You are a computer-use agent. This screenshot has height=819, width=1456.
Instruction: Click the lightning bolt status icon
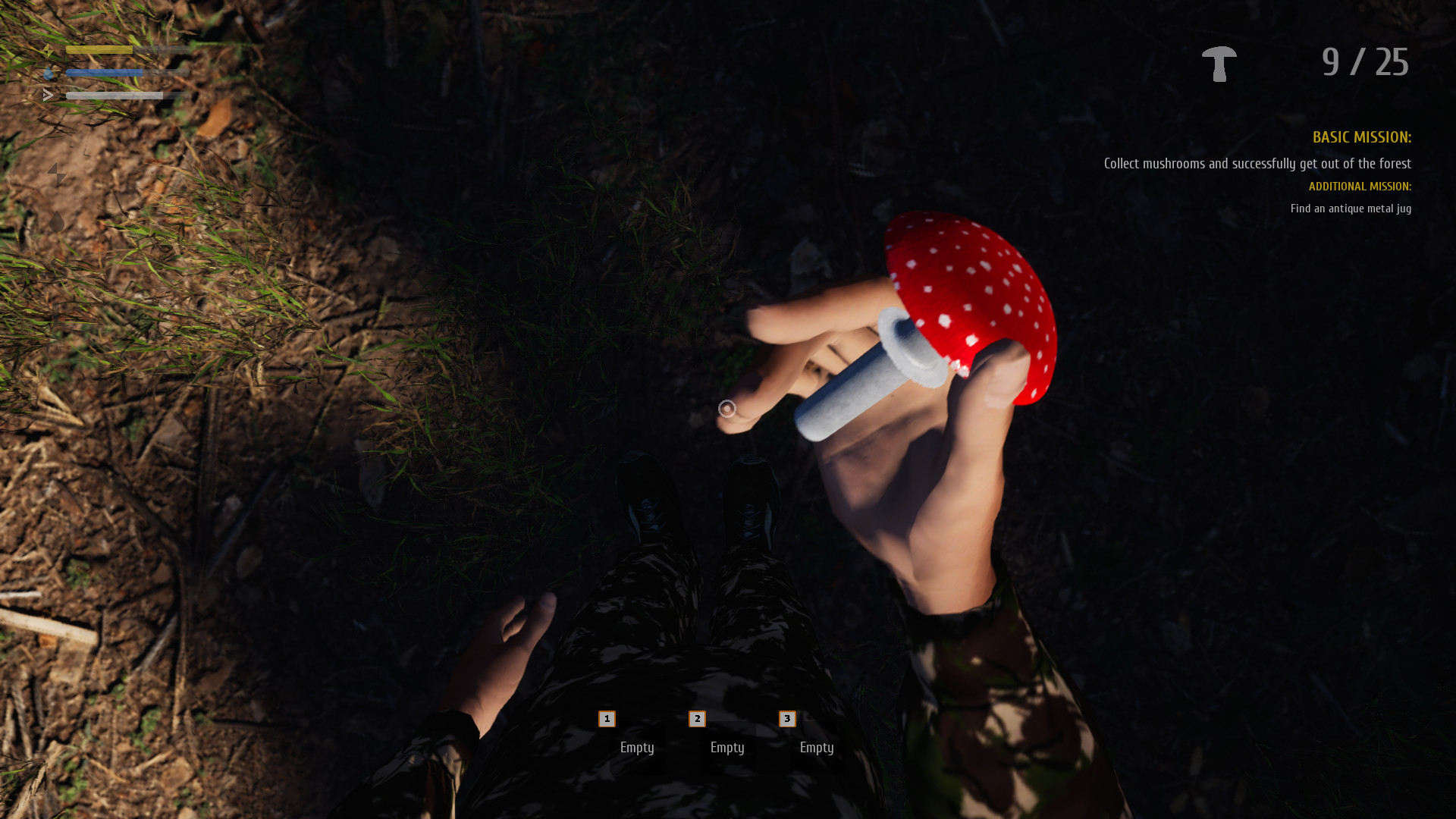[x=57, y=175]
